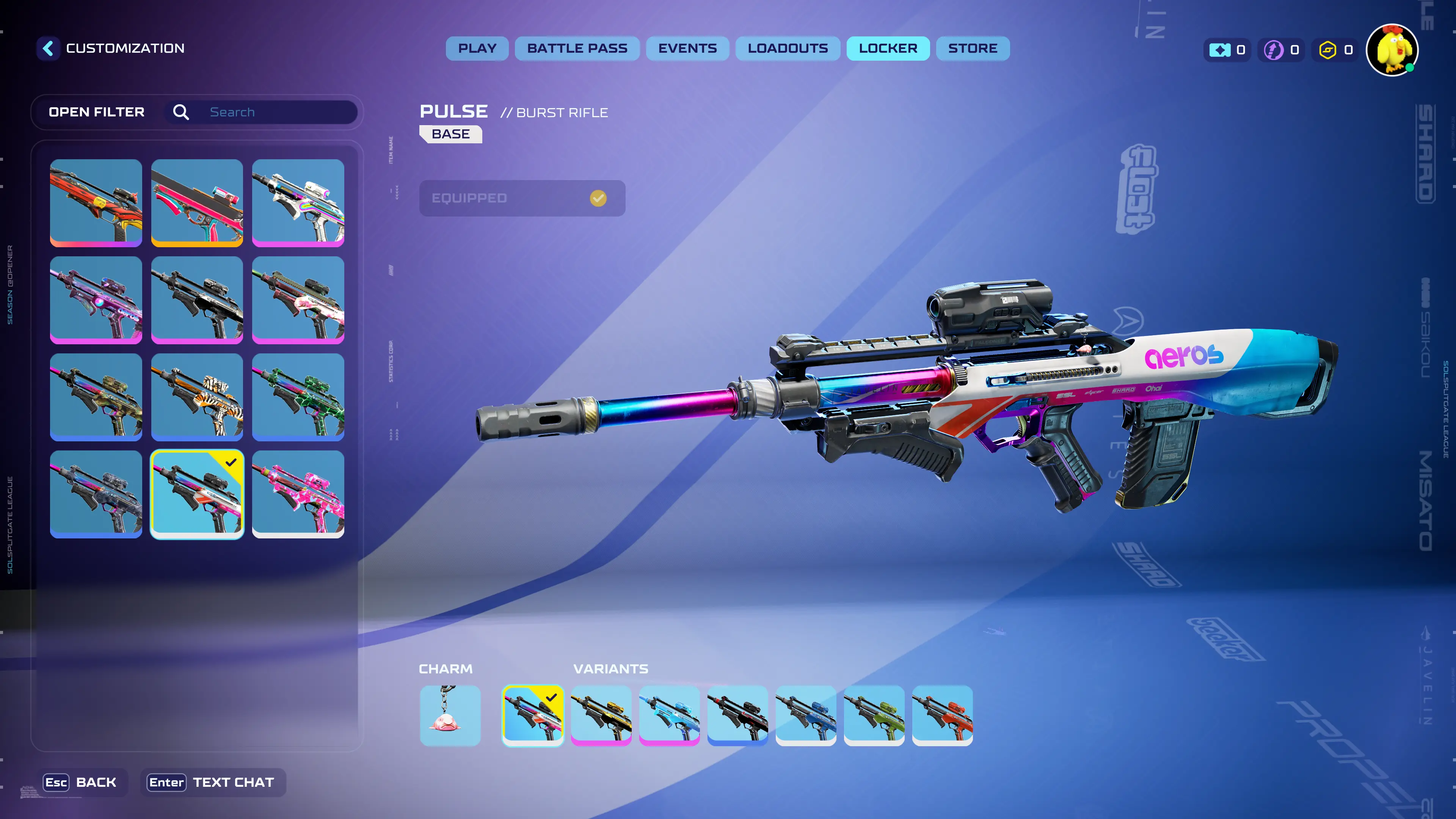The height and width of the screenshot is (819, 1456).
Task: Choose the yellow rifle variant
Action: 601,715
